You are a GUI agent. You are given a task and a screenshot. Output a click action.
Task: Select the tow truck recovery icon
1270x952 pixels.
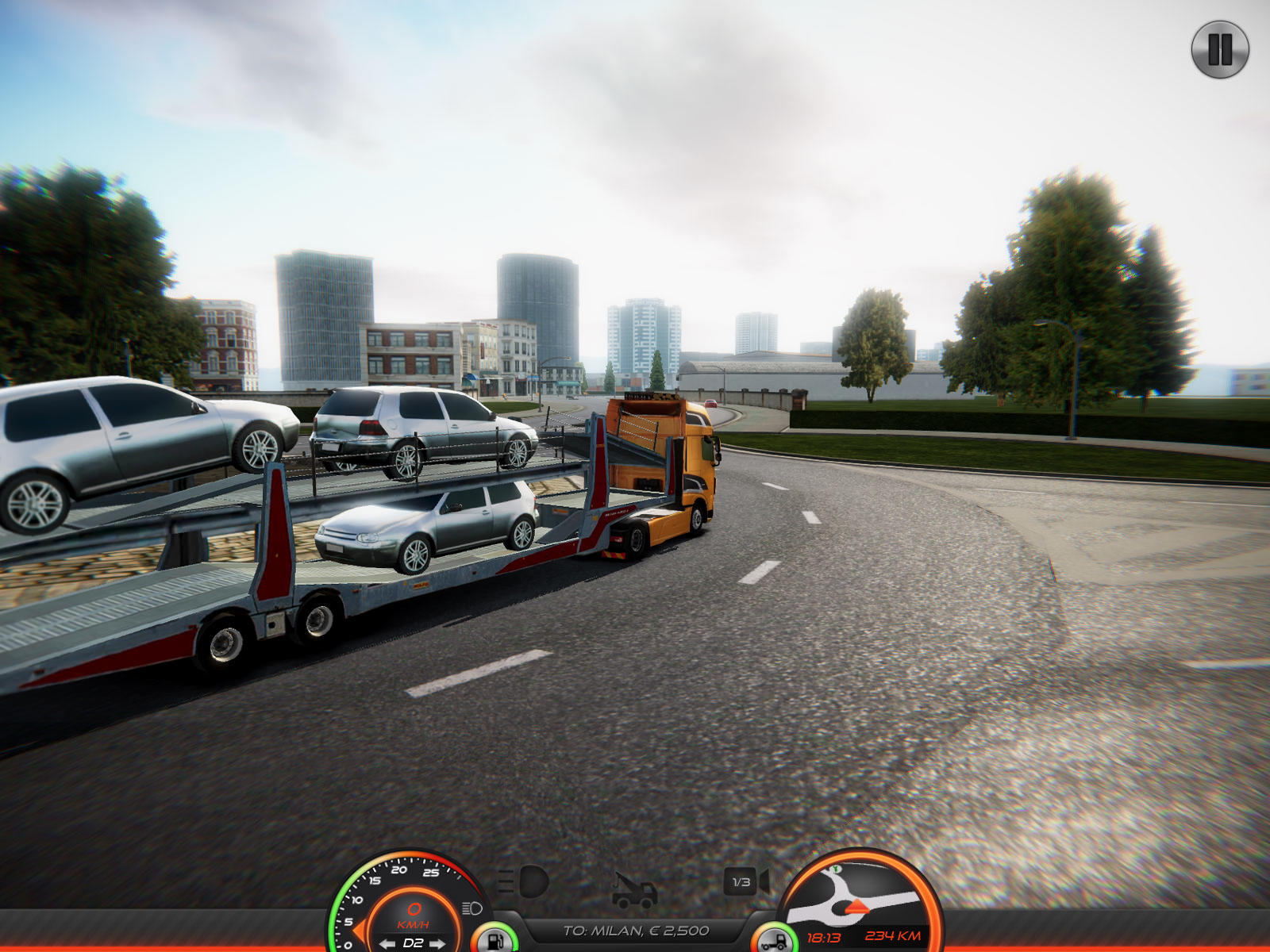tap(633, 892)
